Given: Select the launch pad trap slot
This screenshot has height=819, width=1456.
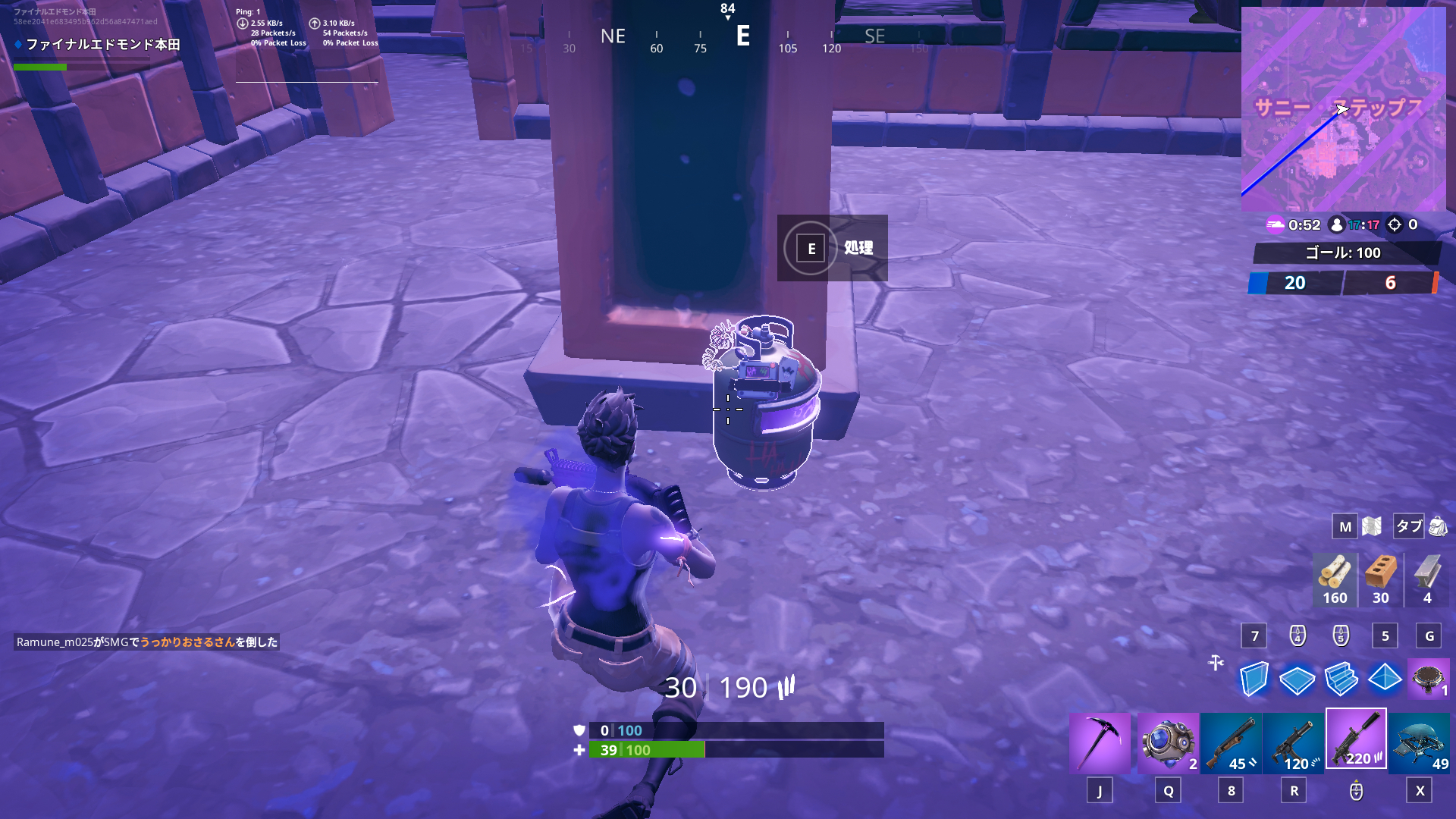Looking at the screenshot, I should 1429,679.
